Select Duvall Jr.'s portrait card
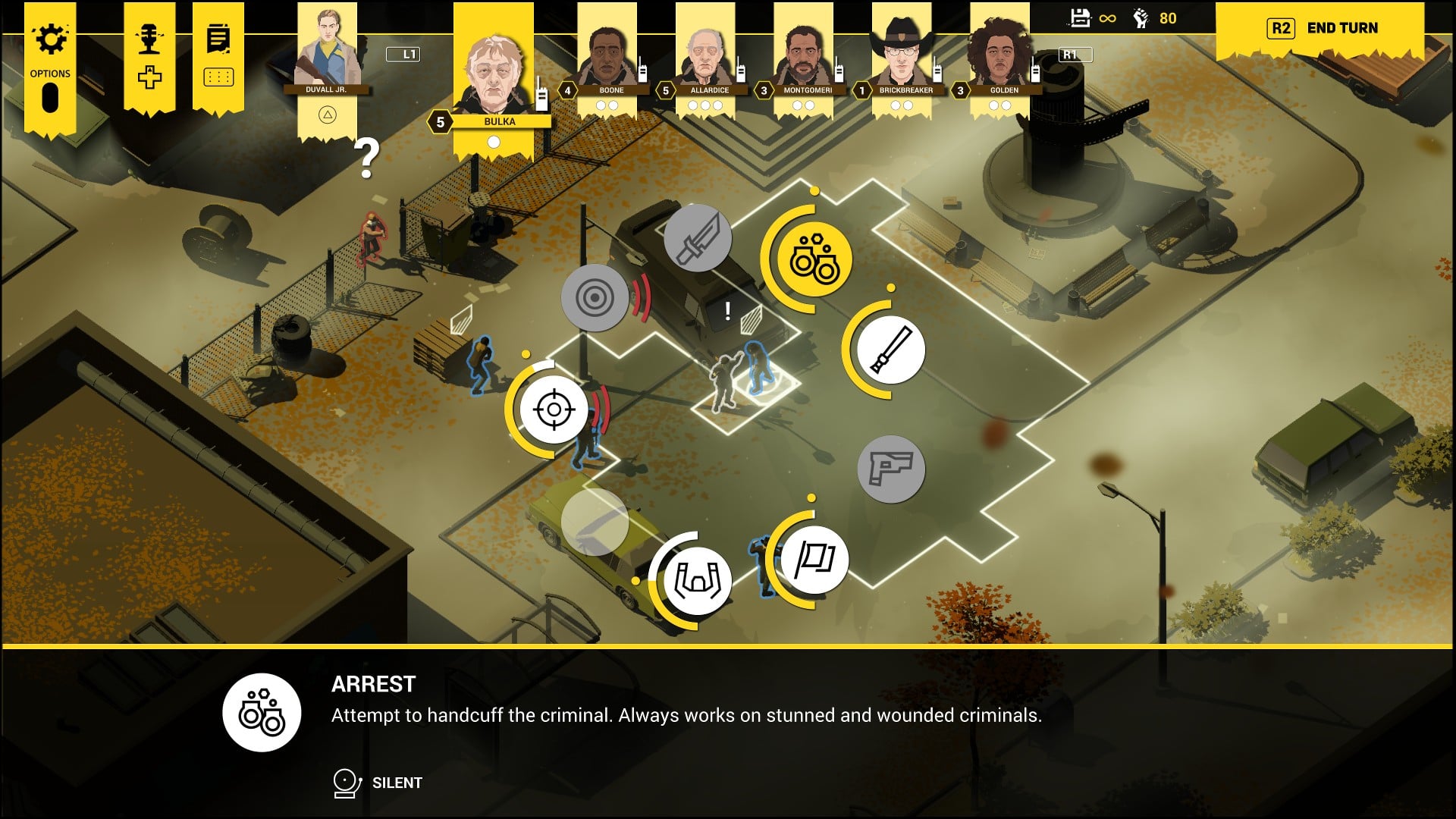The width and height of the screenshot is (1456, 819). 326,53
